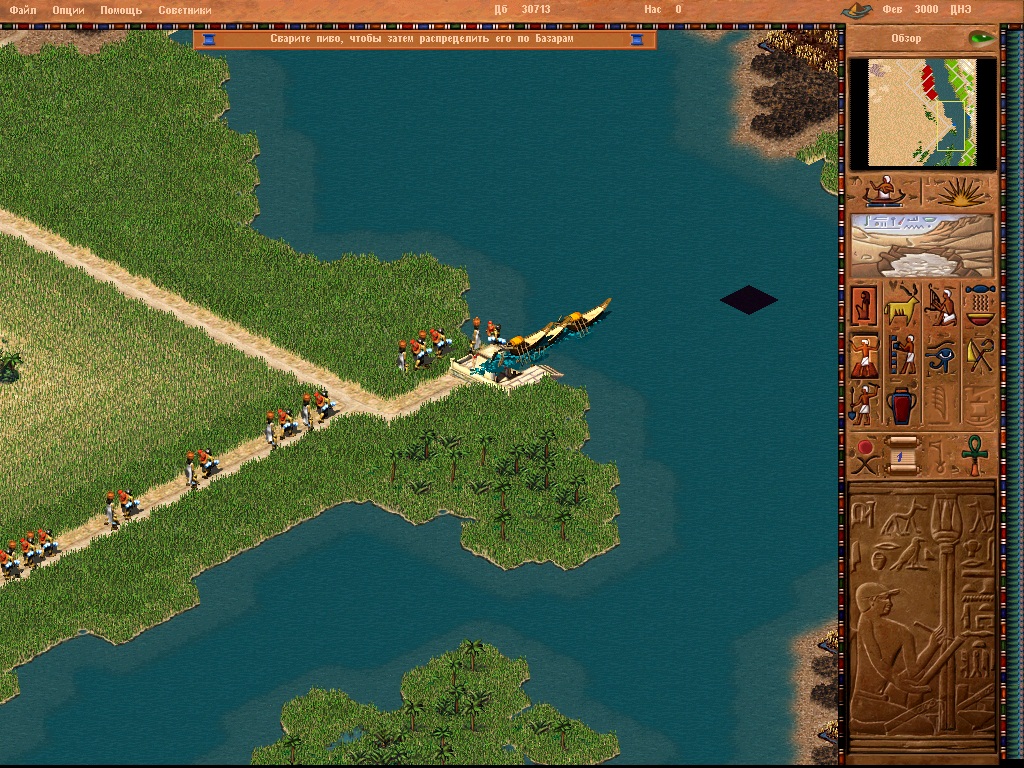Collapse sidebar with the green gem button
The image size is (1024, 768).
tap(980, 39)
